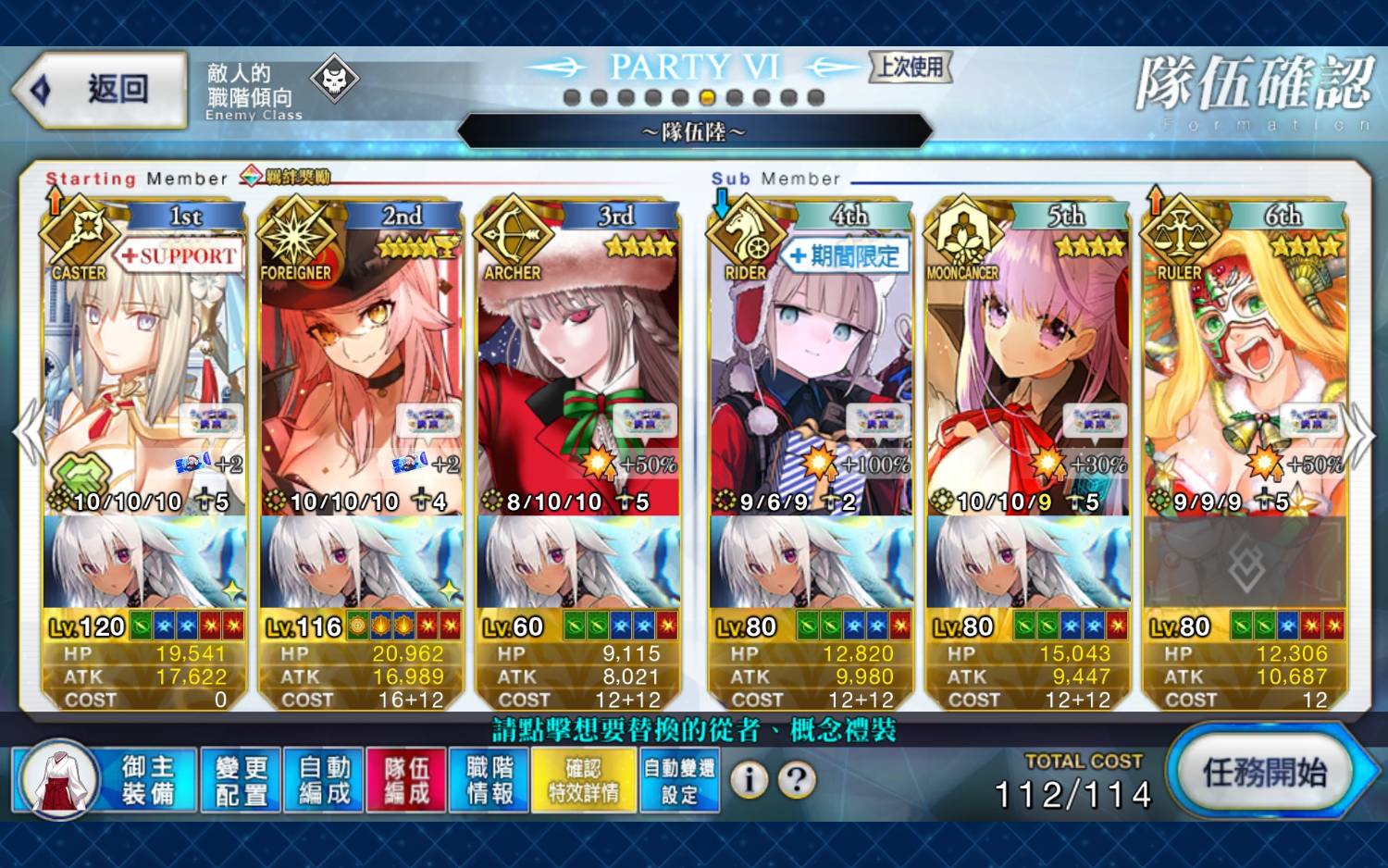The image size is (1388, 868).
Task: Open the 變更配置 rearrange option
Action: 241,780
